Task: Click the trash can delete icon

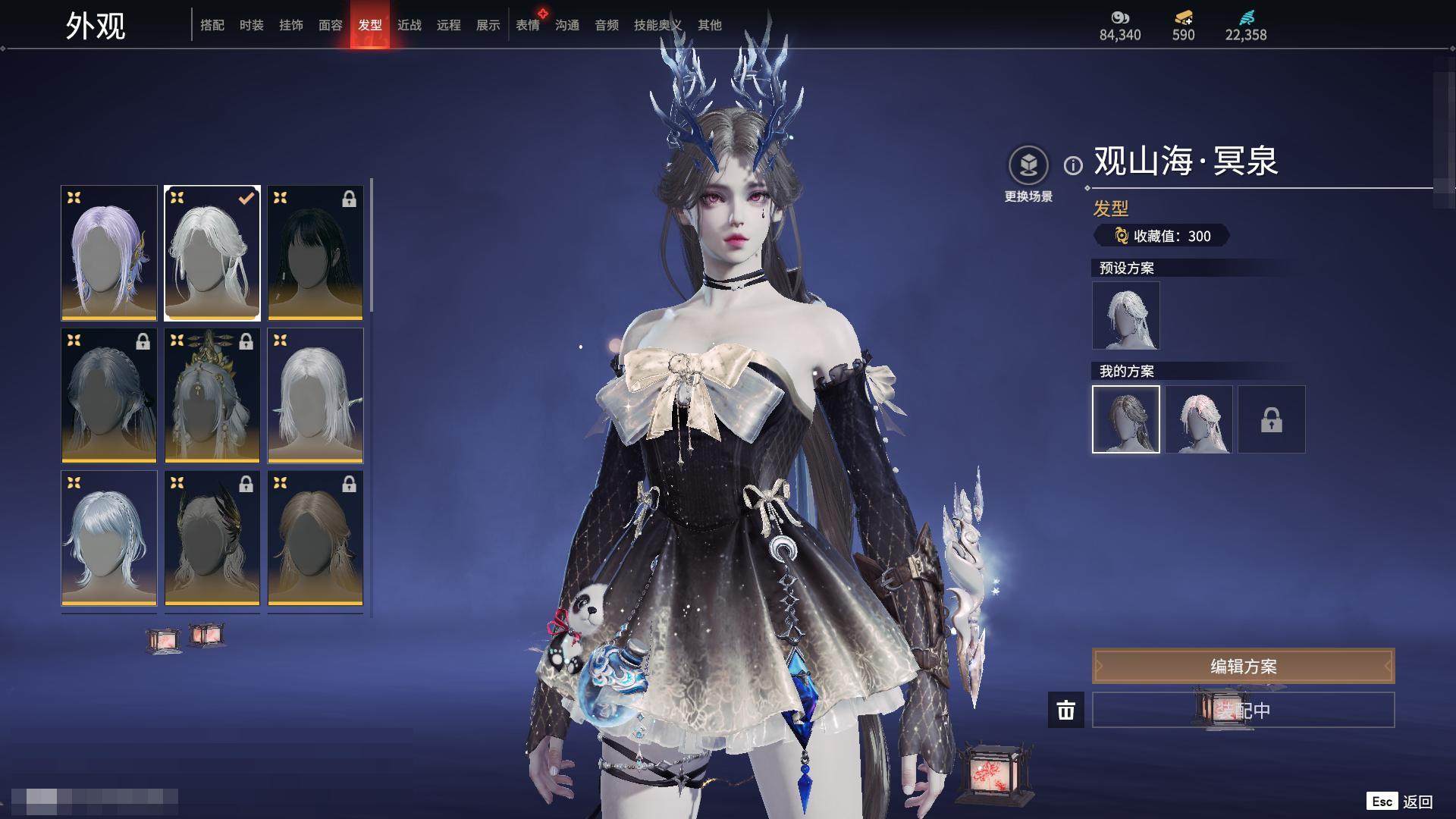Action: [1066, 710]
